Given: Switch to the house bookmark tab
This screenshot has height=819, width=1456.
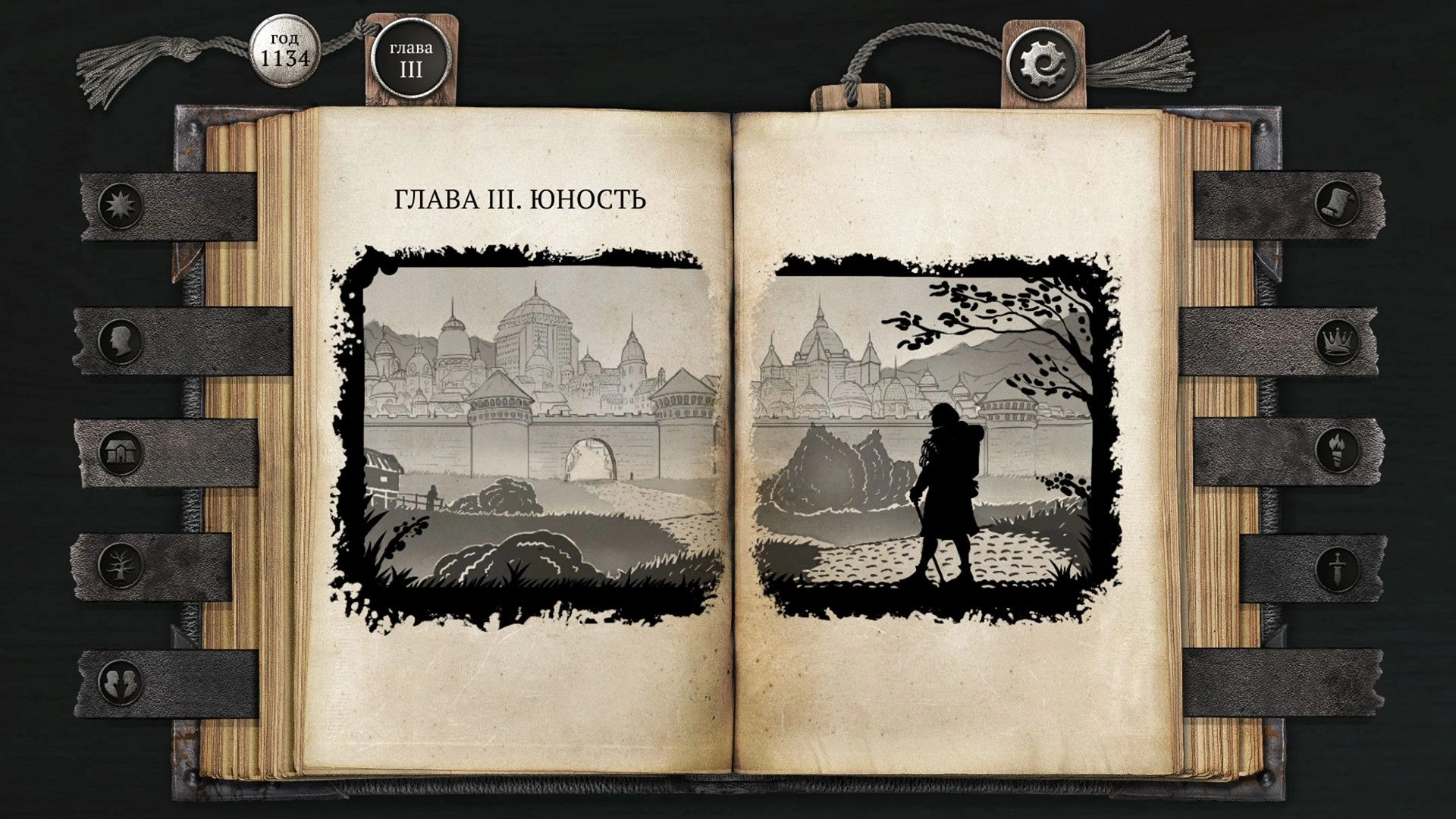Looking at the screenshot, I should 121,453.
